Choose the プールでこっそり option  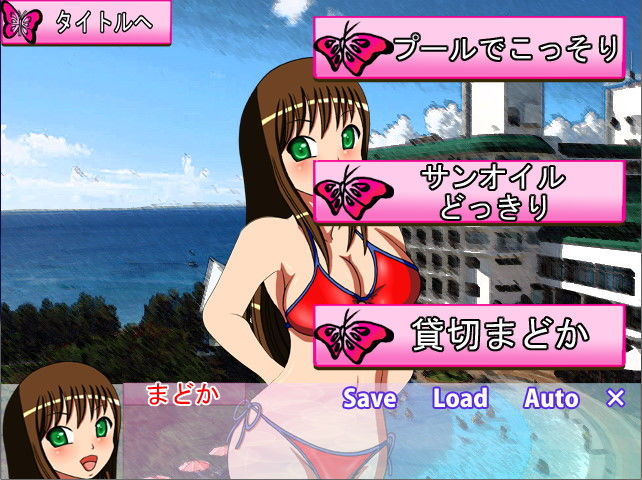[x=469, y=48]
